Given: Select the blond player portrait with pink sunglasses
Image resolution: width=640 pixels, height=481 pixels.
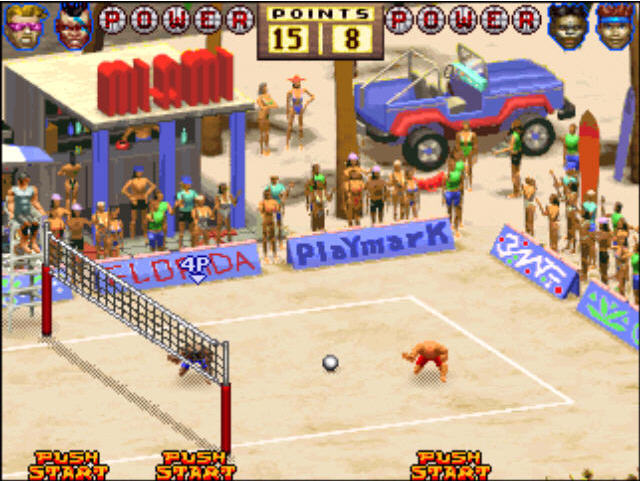Looking at the screenshot, I should pyautogui.click(x=25, y=25).
